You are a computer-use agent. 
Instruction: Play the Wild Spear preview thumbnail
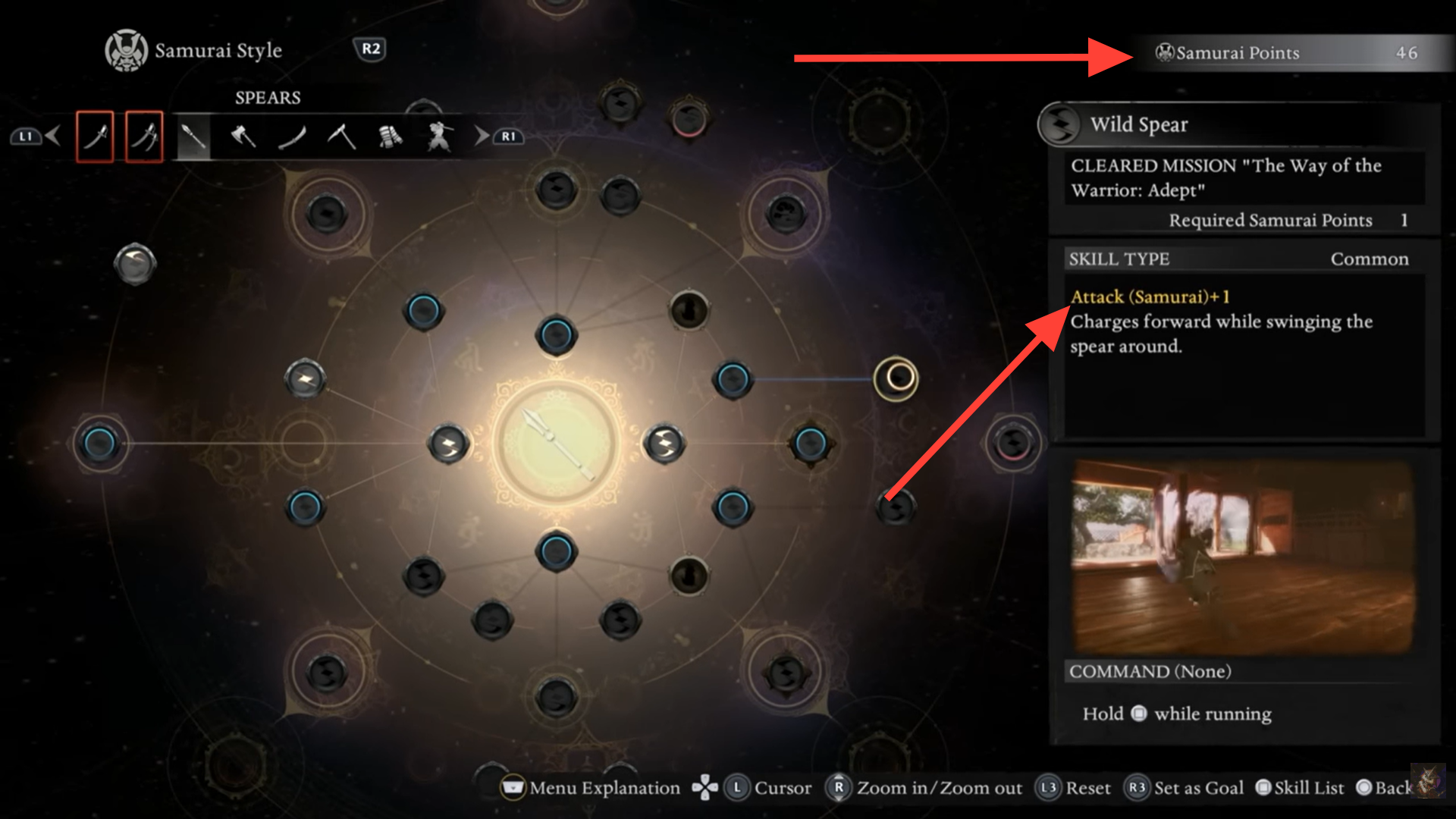pos(1243,556)
